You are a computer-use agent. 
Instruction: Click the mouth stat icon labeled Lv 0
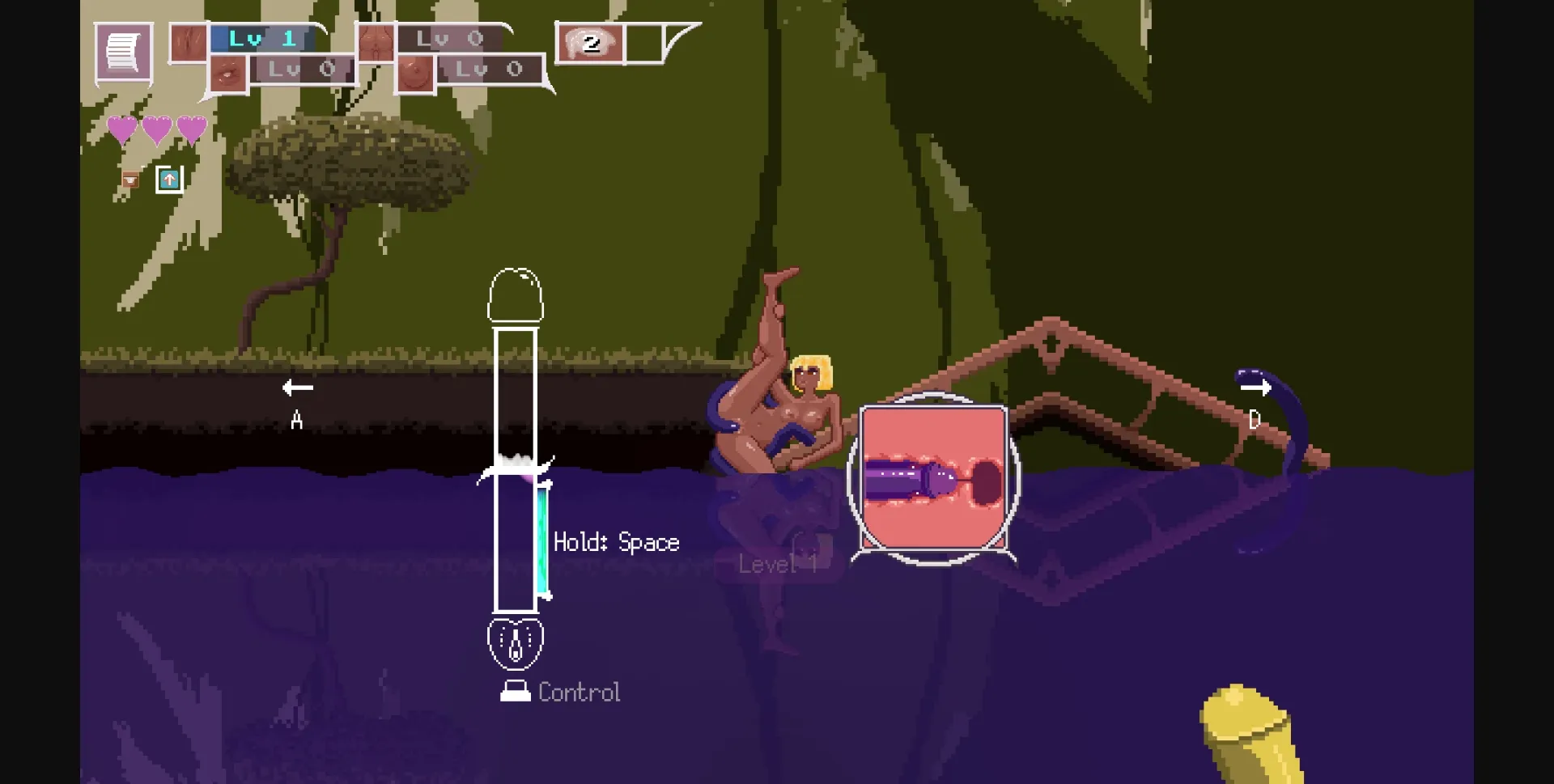(x=227, y=71)
